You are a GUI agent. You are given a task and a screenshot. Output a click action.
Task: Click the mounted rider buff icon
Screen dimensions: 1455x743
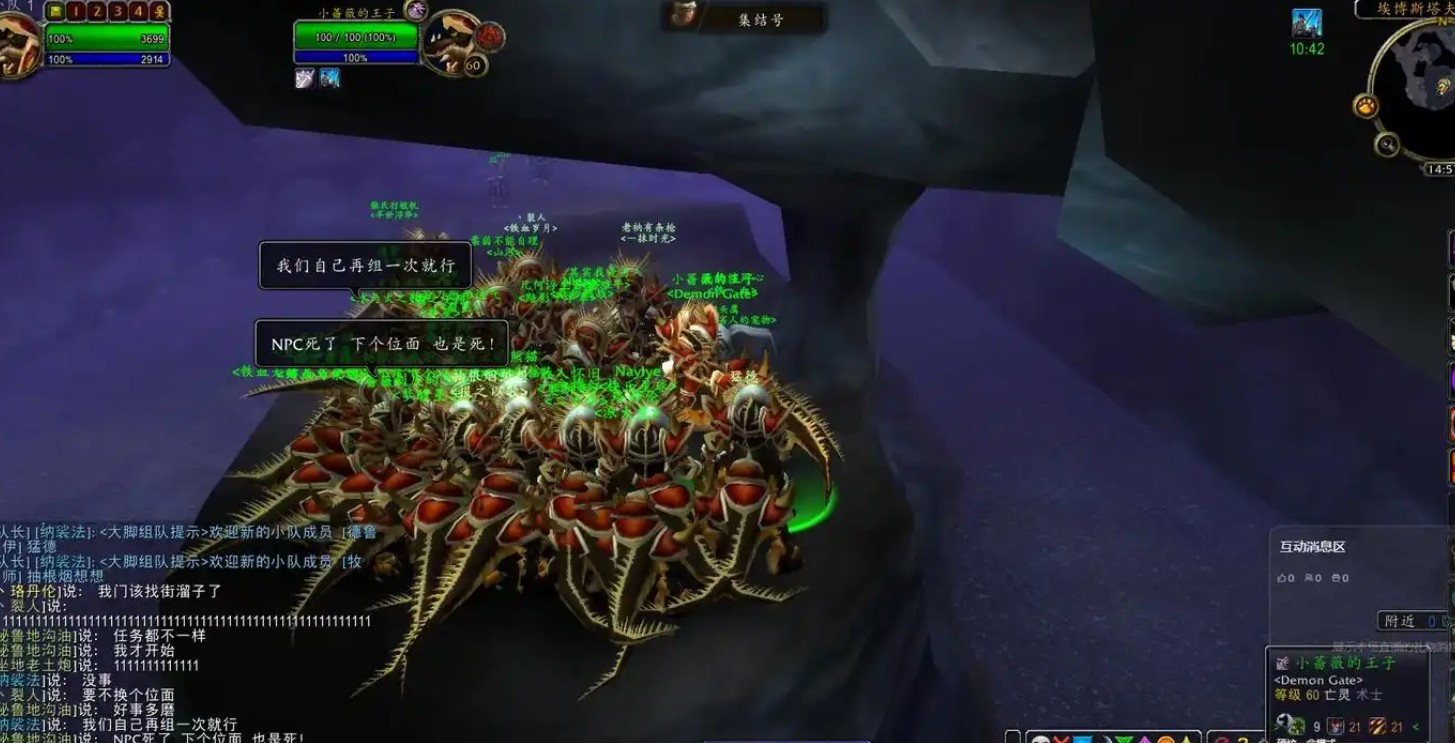1306,23
